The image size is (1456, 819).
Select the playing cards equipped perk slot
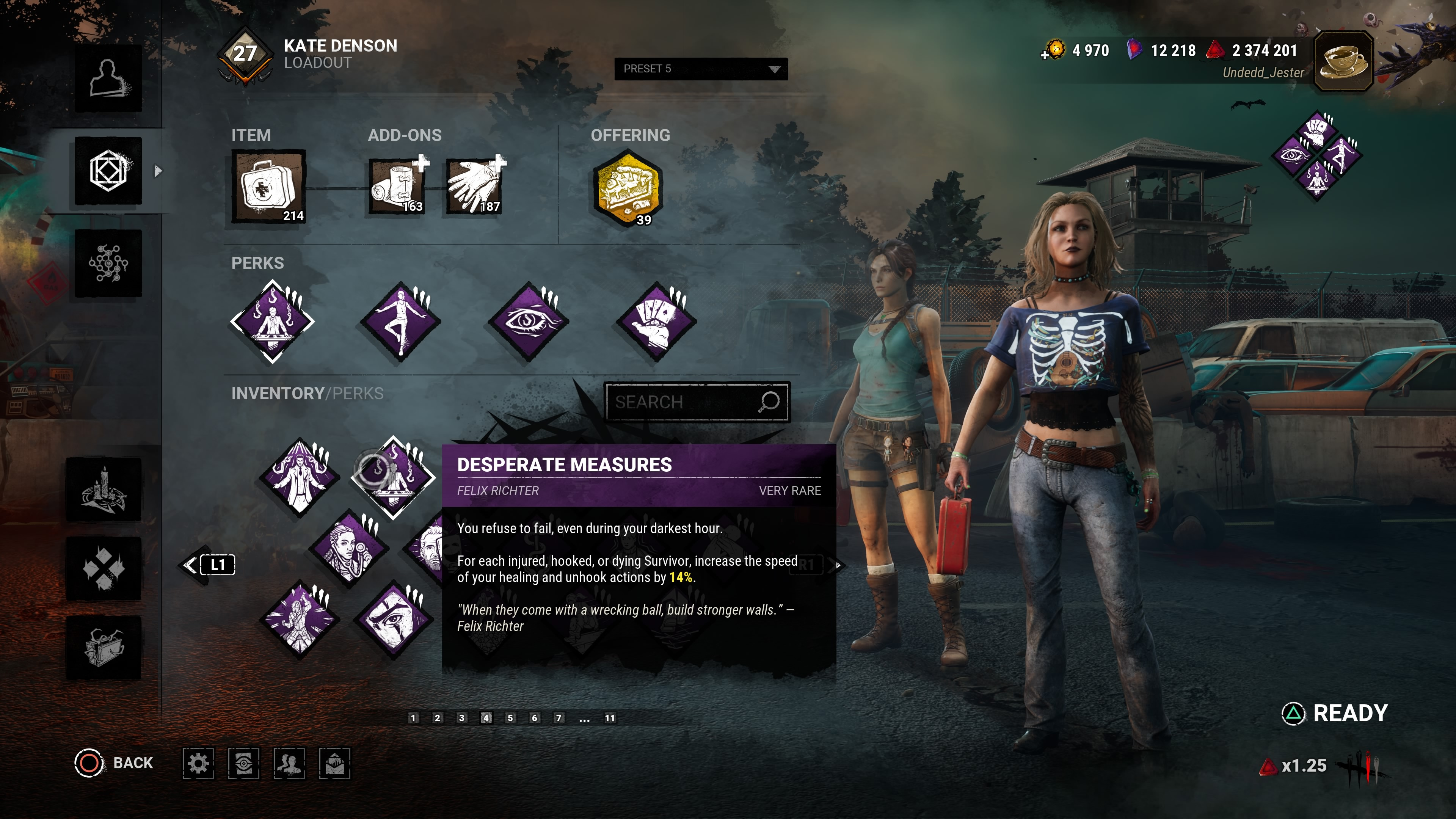point(656,321)
